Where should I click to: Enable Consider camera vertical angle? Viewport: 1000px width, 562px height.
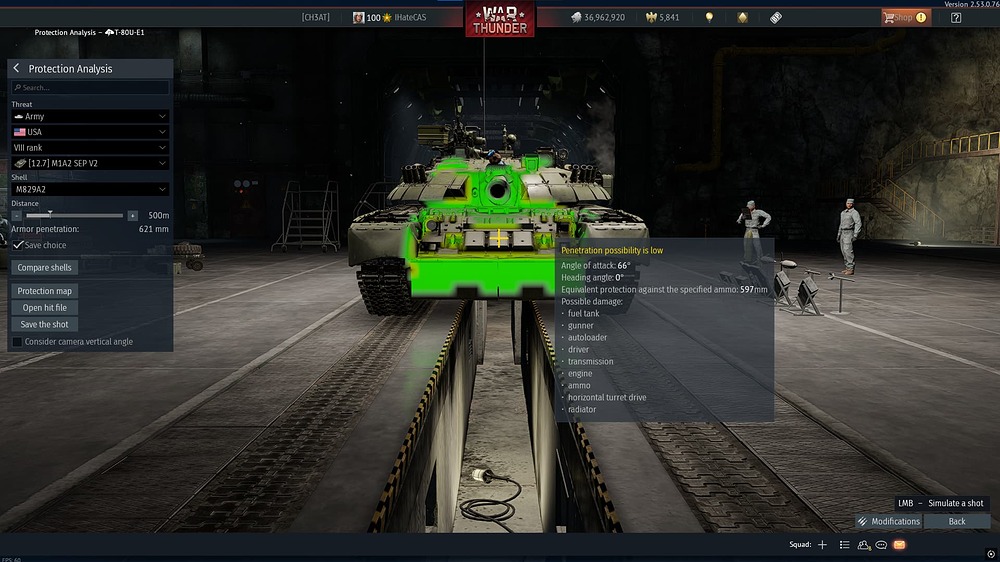17,342
